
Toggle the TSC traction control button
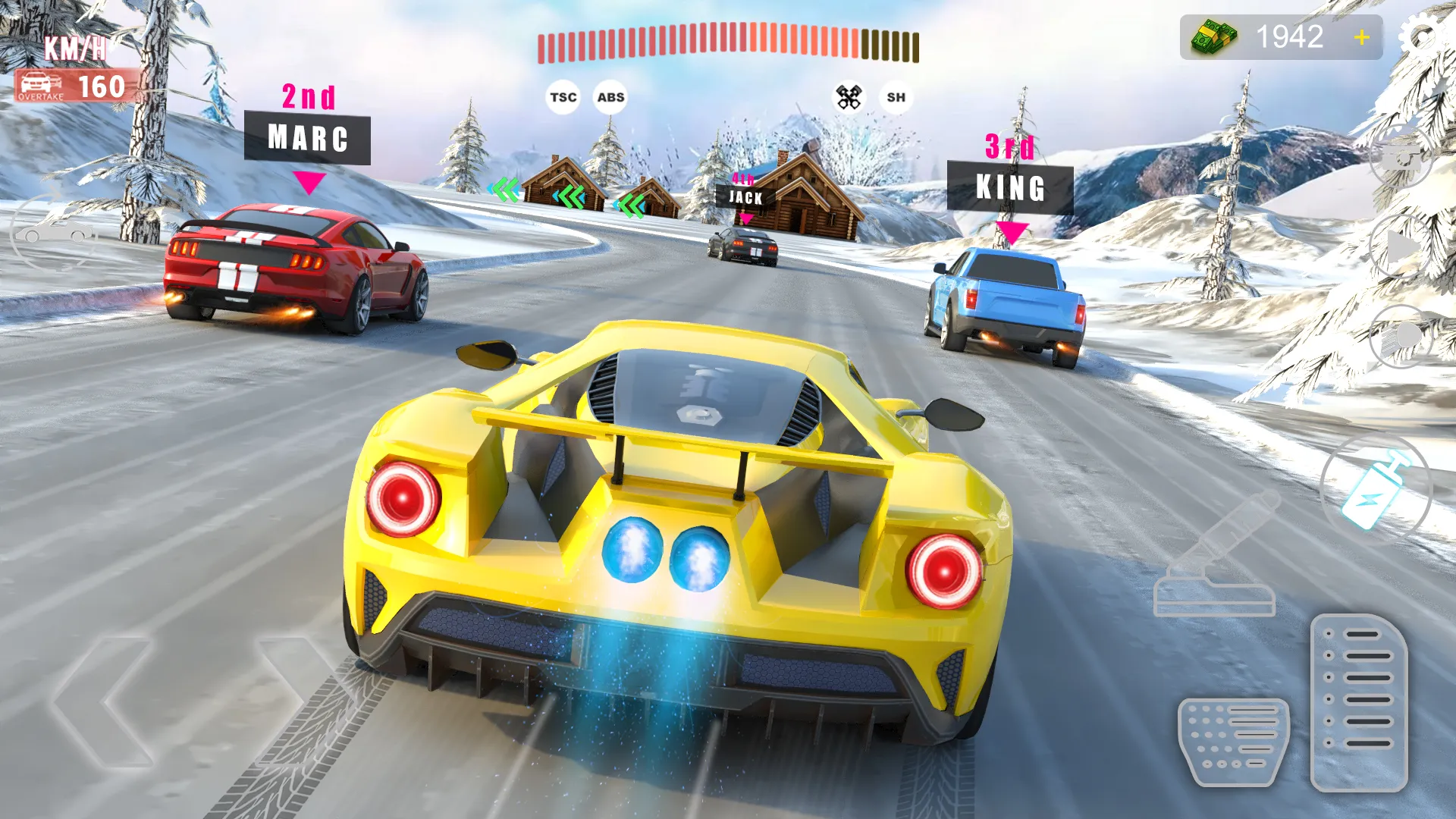[562, 96]
